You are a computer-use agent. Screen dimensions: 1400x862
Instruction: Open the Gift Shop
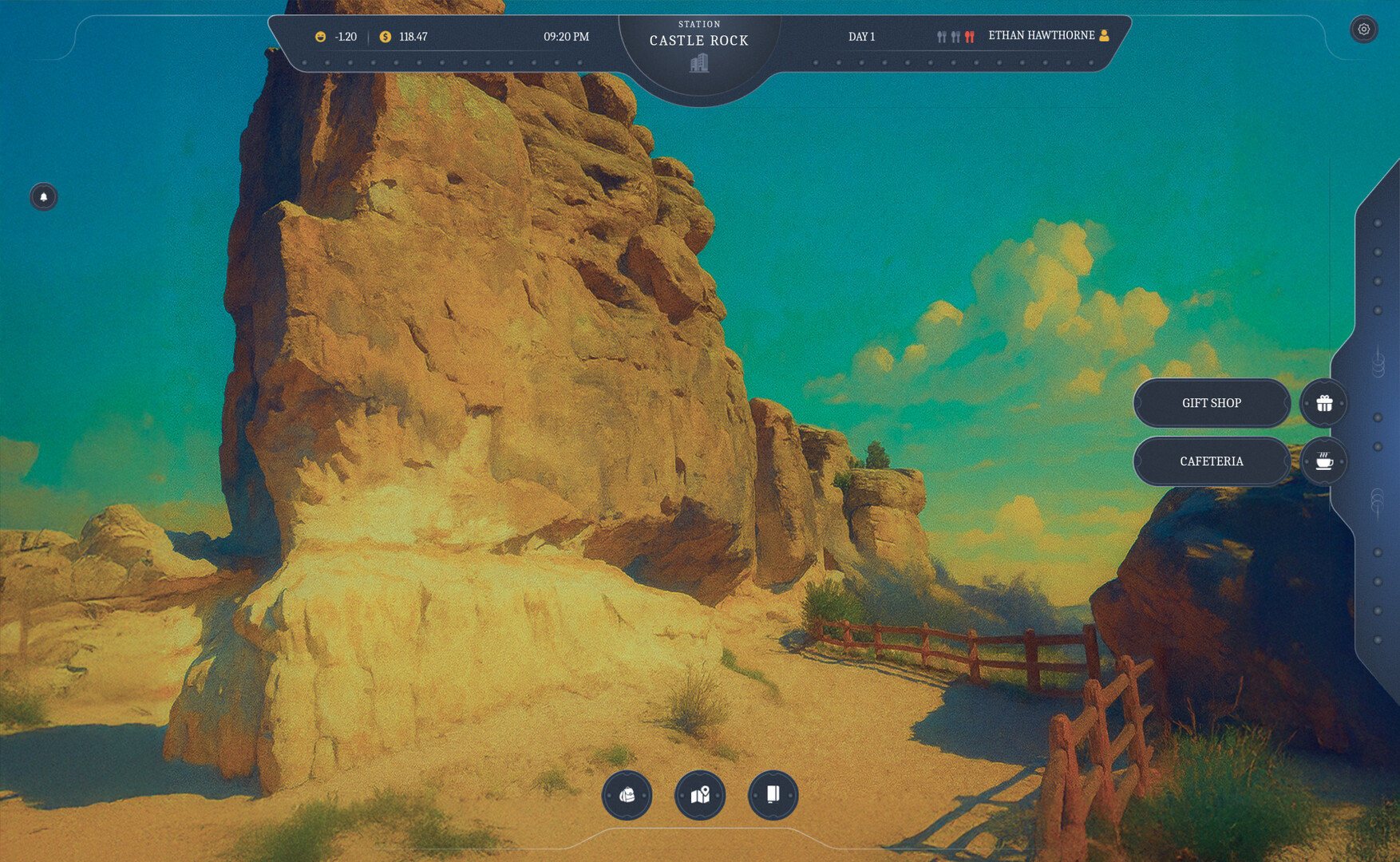(1212, 403)
